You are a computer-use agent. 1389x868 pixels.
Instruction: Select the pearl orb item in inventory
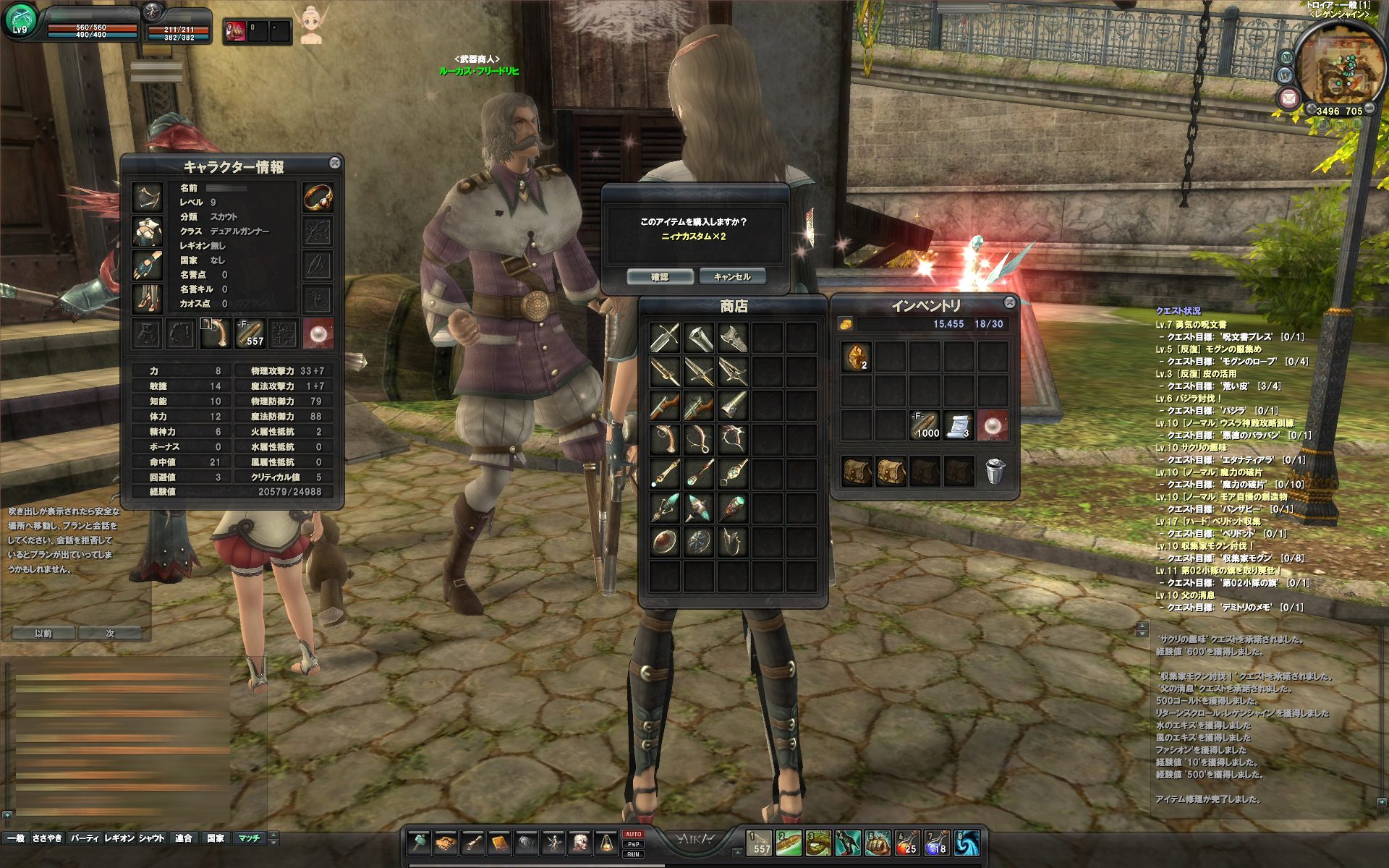click(993, 425)
